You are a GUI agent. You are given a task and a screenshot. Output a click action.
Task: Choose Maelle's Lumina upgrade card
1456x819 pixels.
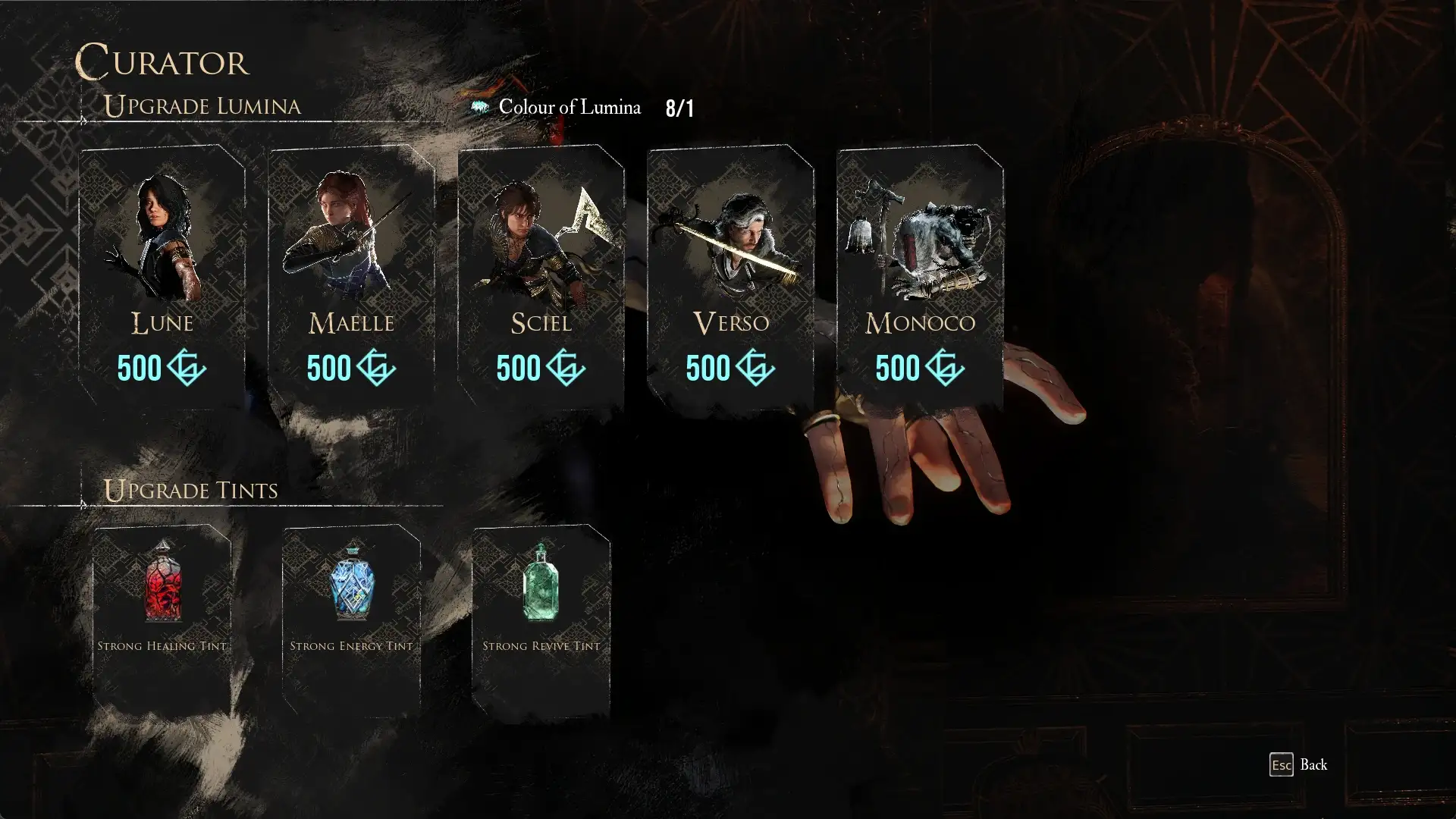click(351, 277)
